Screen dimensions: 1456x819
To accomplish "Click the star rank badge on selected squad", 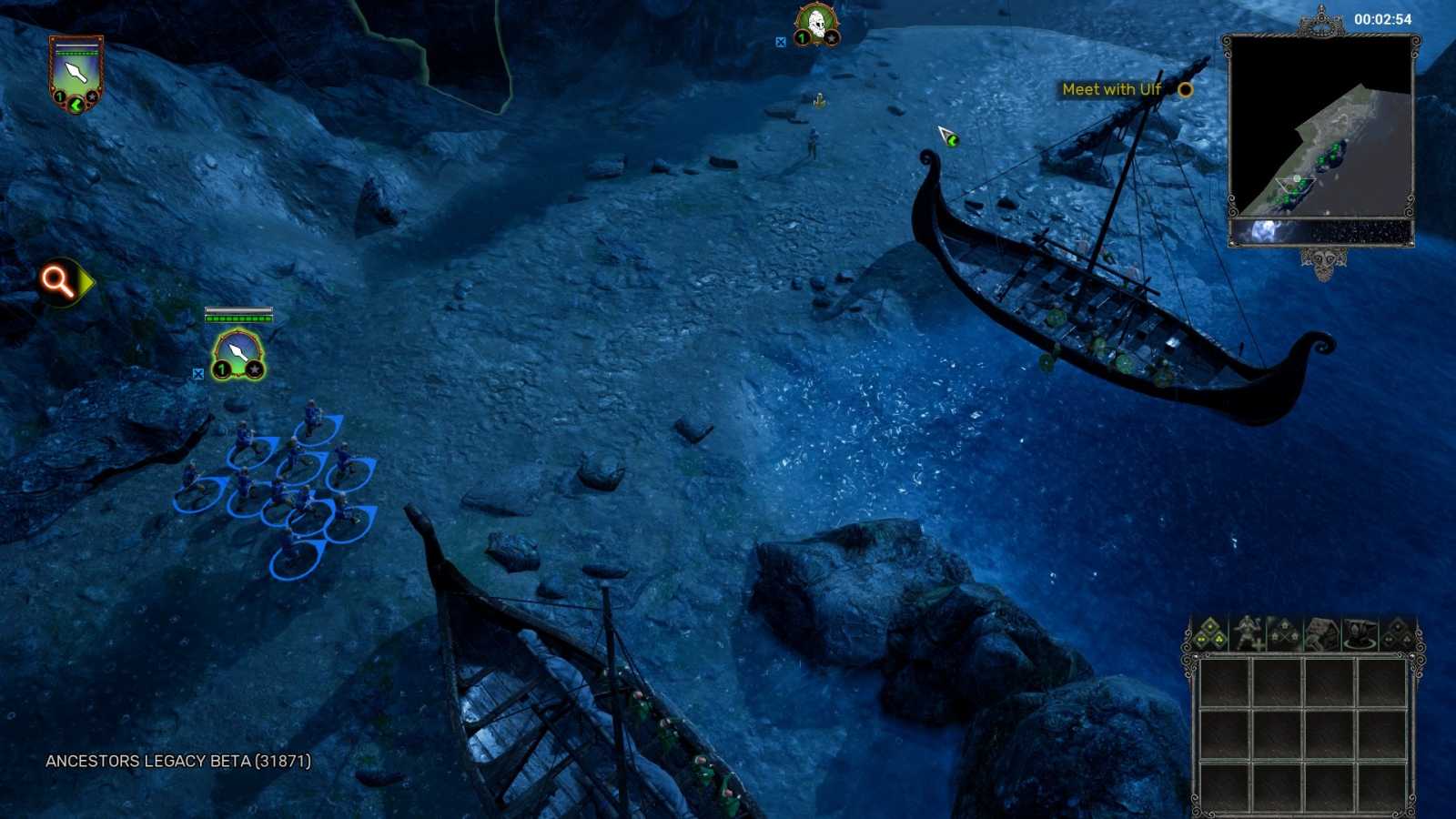I will pos(255,369).
